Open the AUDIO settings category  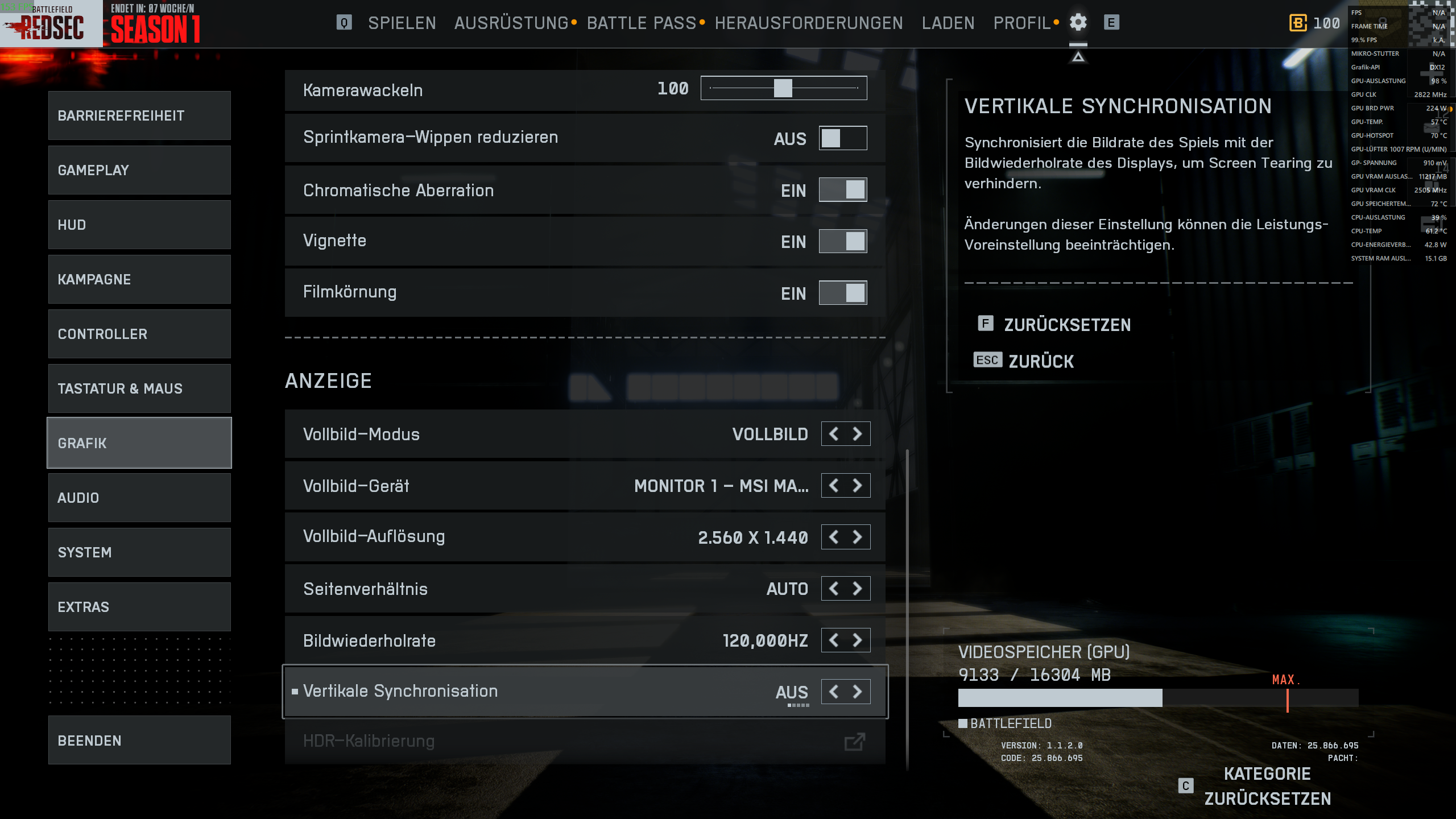tap(139, 497)
